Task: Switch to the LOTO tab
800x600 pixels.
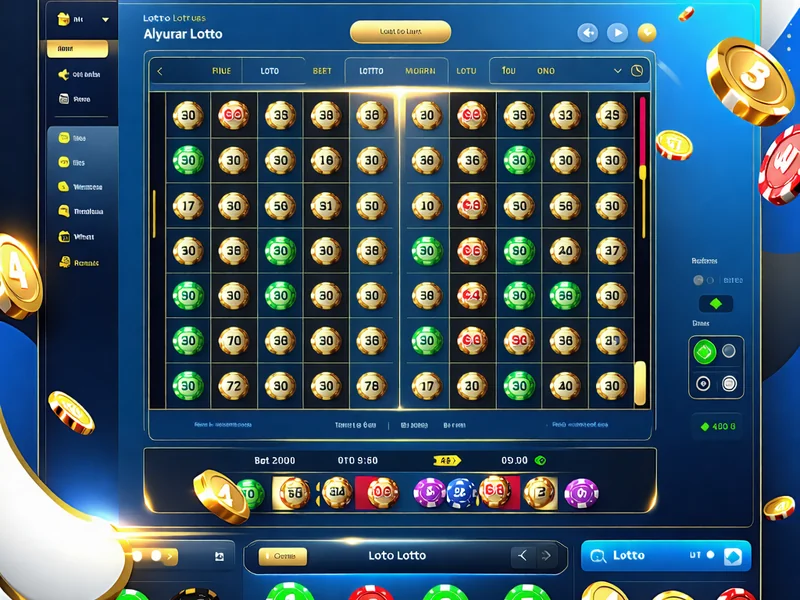Action: tap(270, 71)
